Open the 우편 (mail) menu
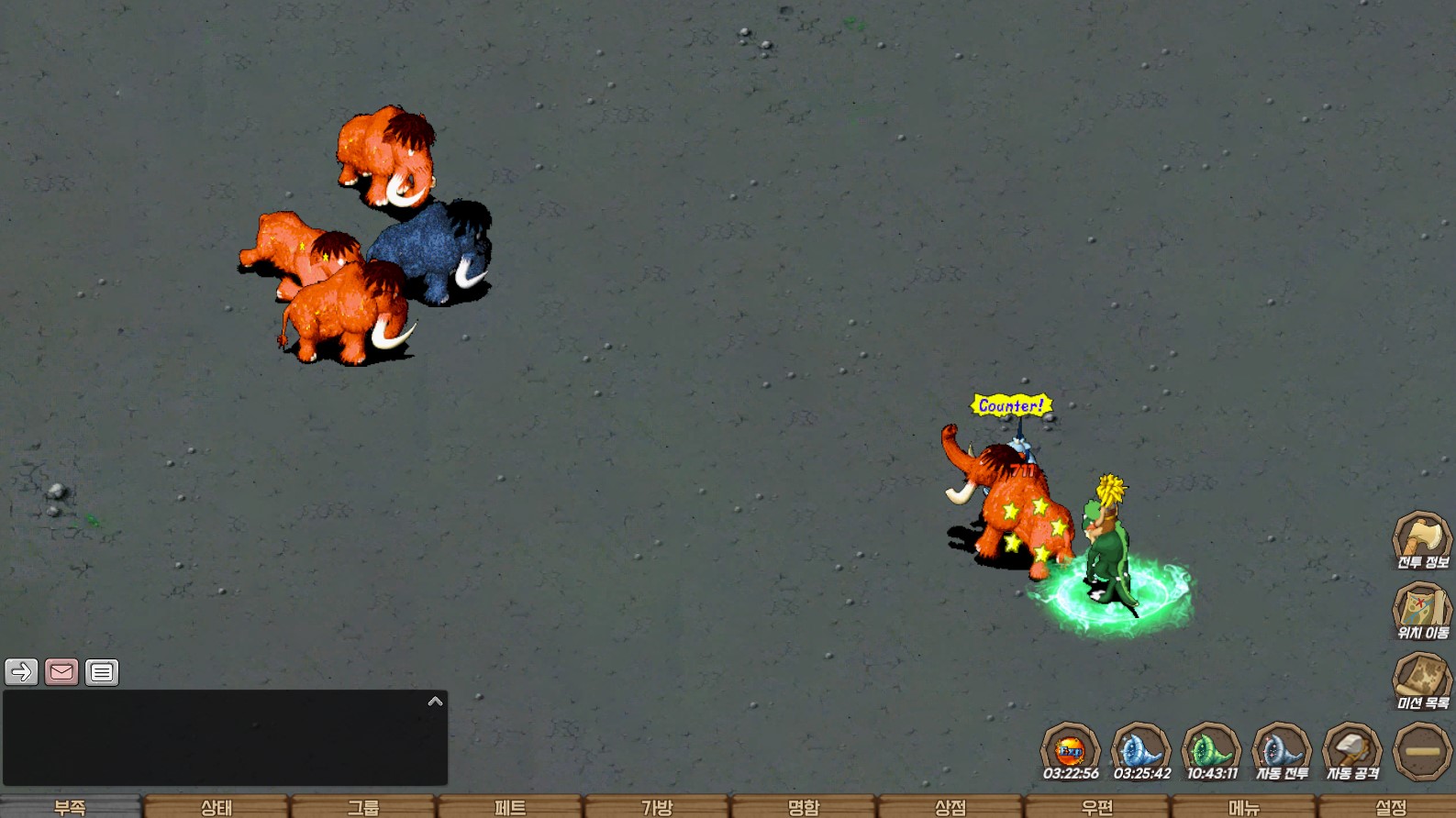This screenshot has height=818, width=1456. [1097, 807]
